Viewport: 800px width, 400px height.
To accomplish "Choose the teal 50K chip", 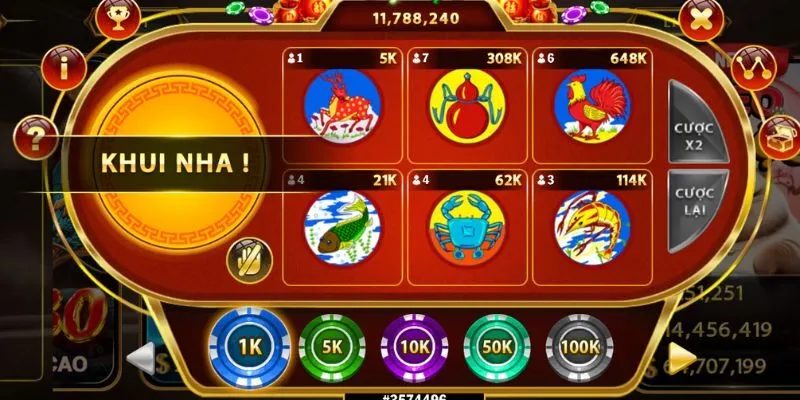I will pyautogui.click(x=497, y=347).
